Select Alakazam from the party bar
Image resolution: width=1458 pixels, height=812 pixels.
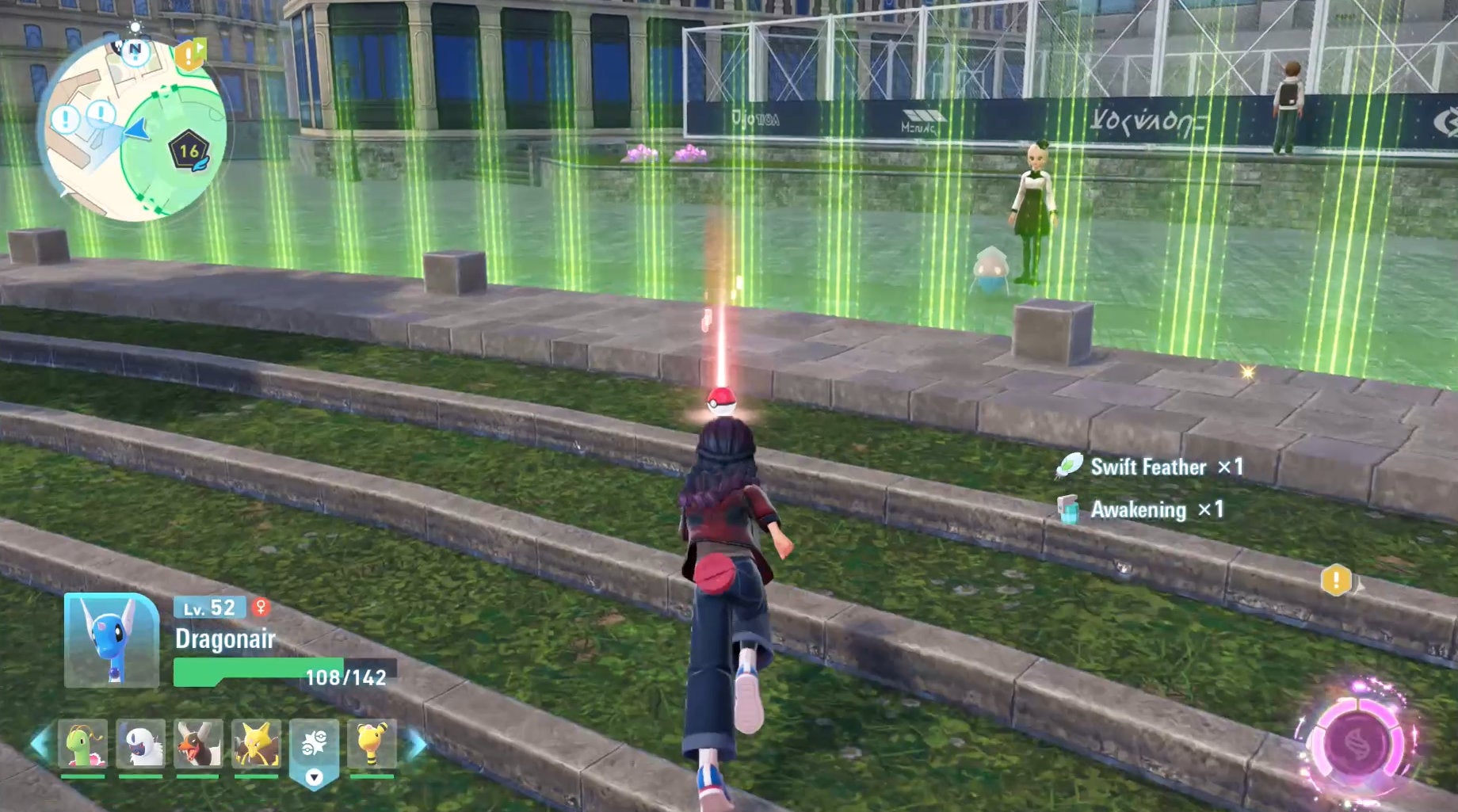(x=254, y=743)
